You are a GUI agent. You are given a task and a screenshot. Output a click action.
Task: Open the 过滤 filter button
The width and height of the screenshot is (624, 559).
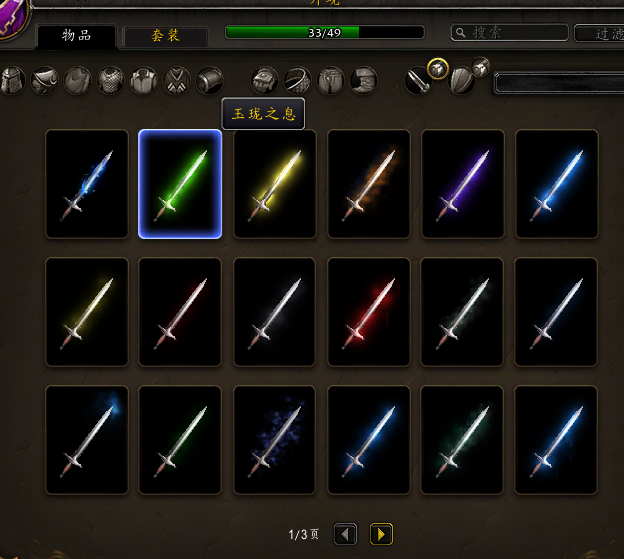tap(599, 33)
